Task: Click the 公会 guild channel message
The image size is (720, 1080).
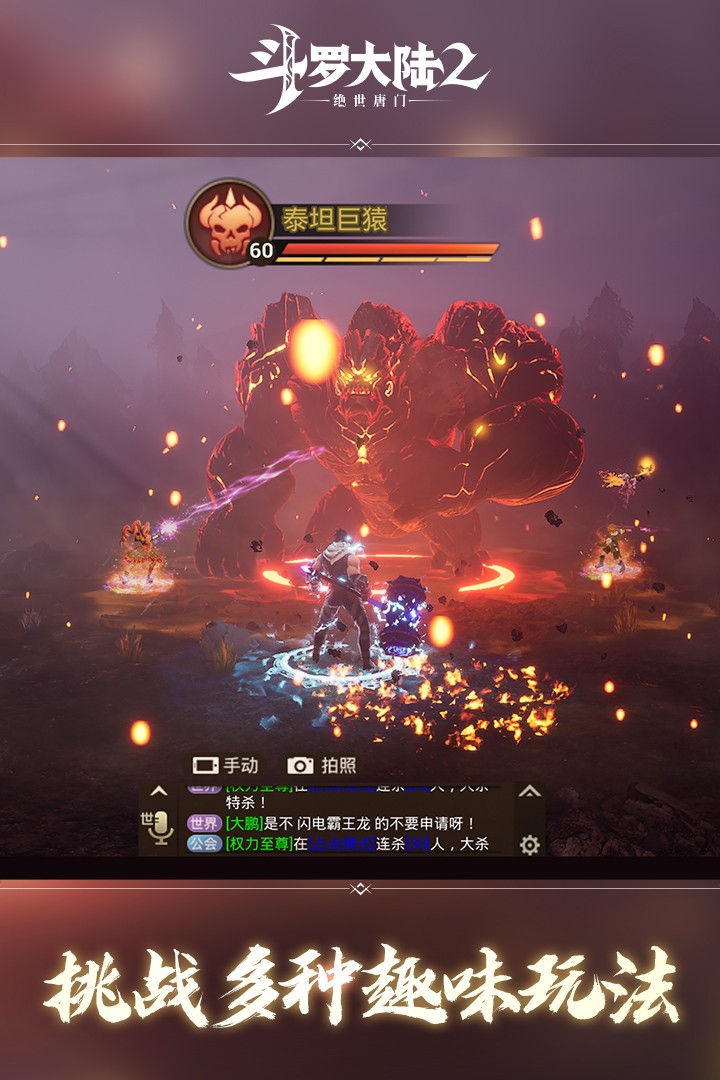Action: pos(350,844)
